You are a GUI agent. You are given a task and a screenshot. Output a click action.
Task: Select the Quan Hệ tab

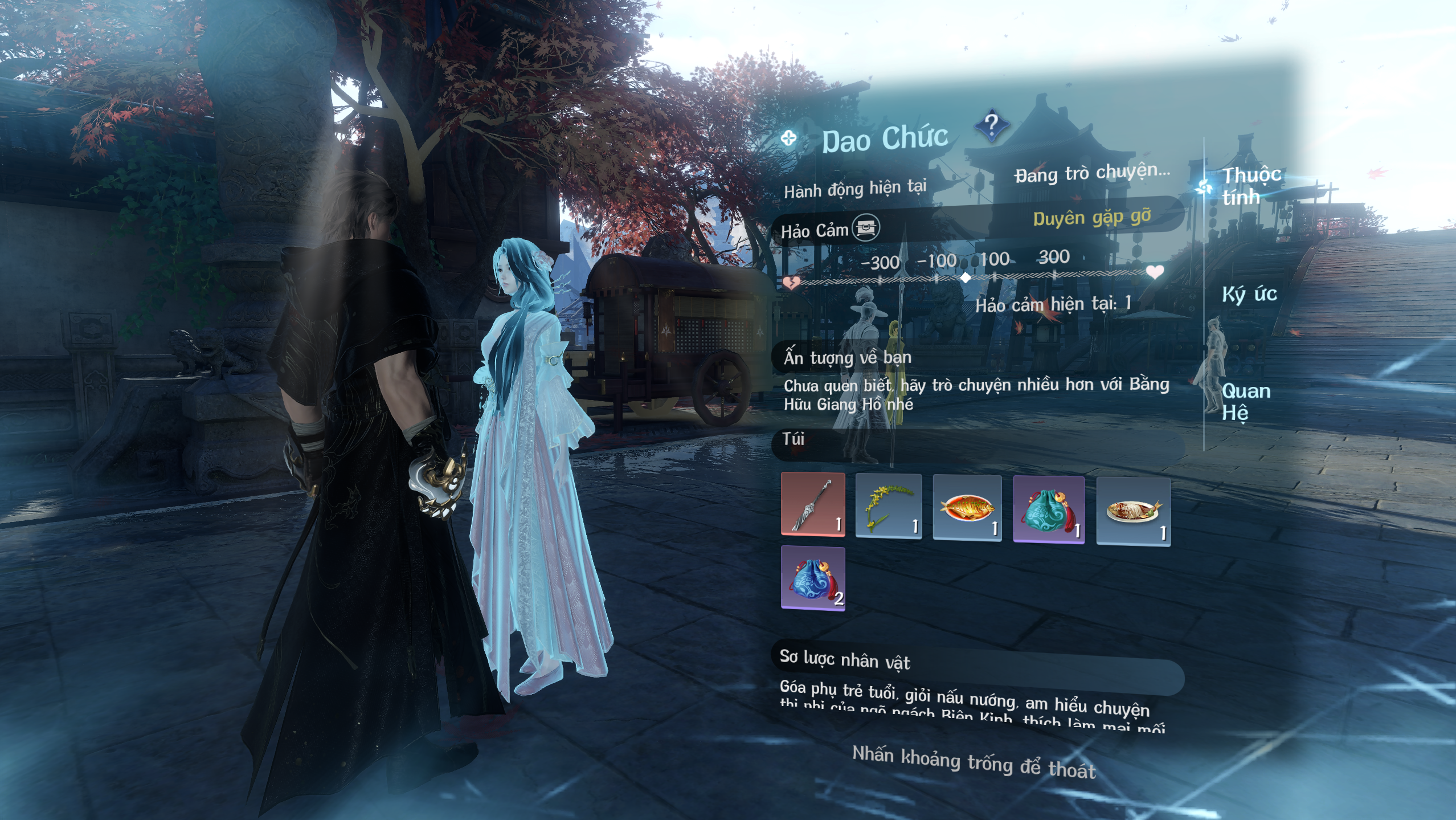point(1245,401)
